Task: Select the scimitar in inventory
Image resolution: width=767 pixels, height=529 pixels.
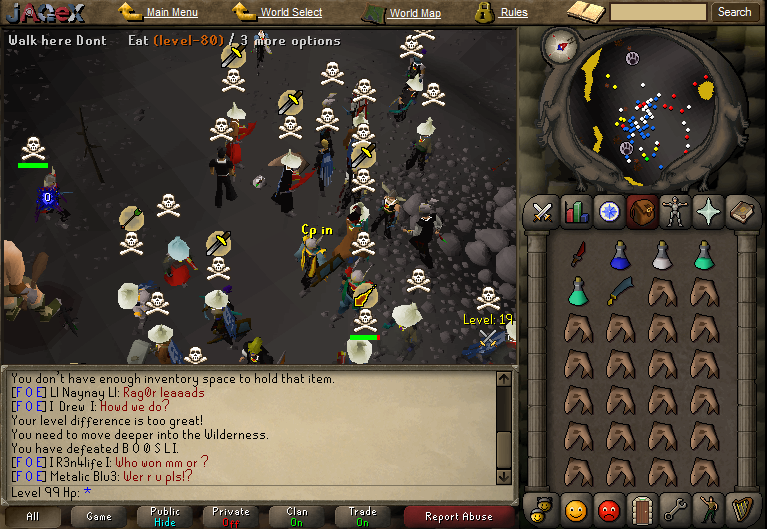Action: point(619,292)
